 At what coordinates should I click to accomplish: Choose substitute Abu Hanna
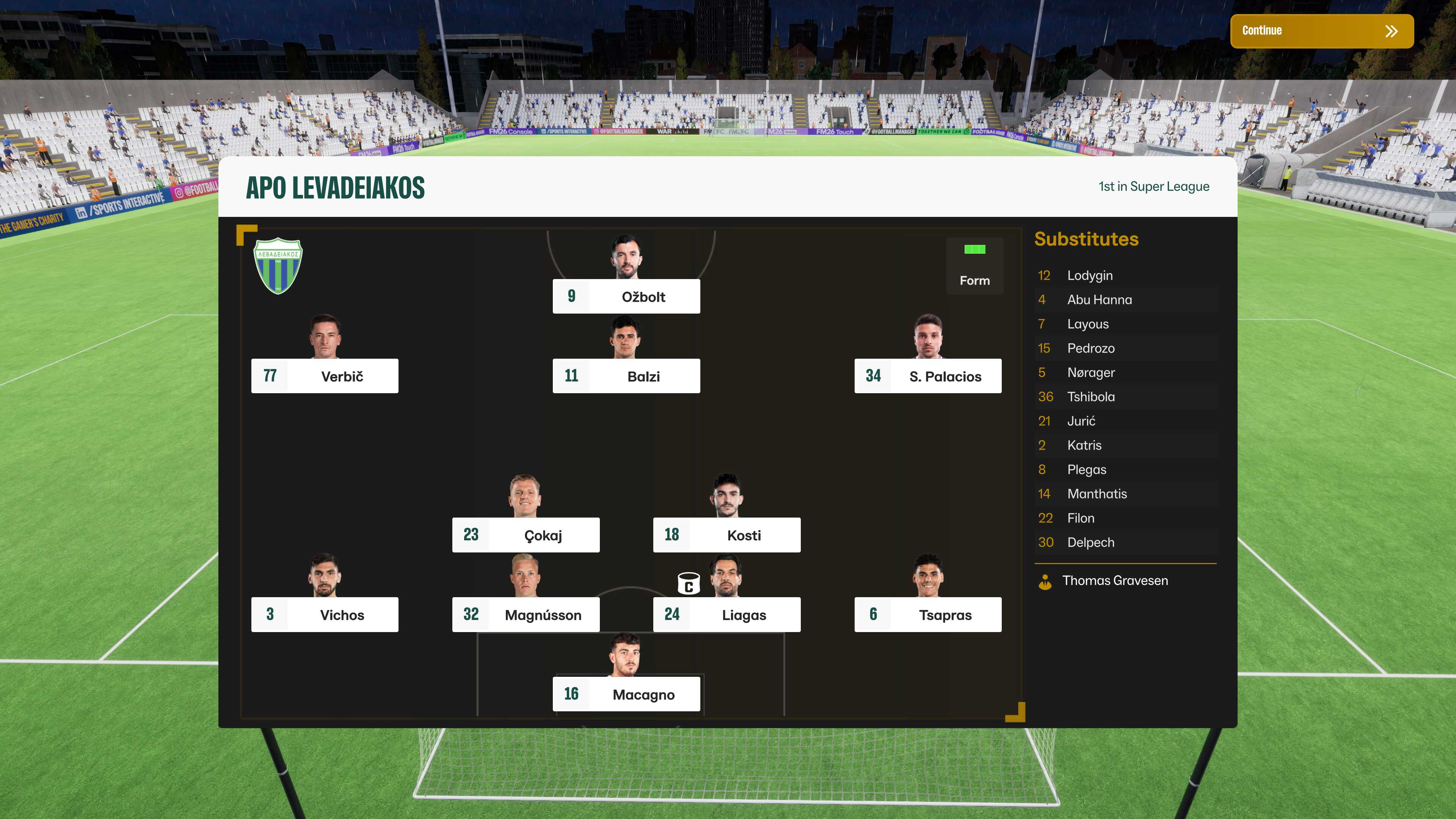(1099, 300)
